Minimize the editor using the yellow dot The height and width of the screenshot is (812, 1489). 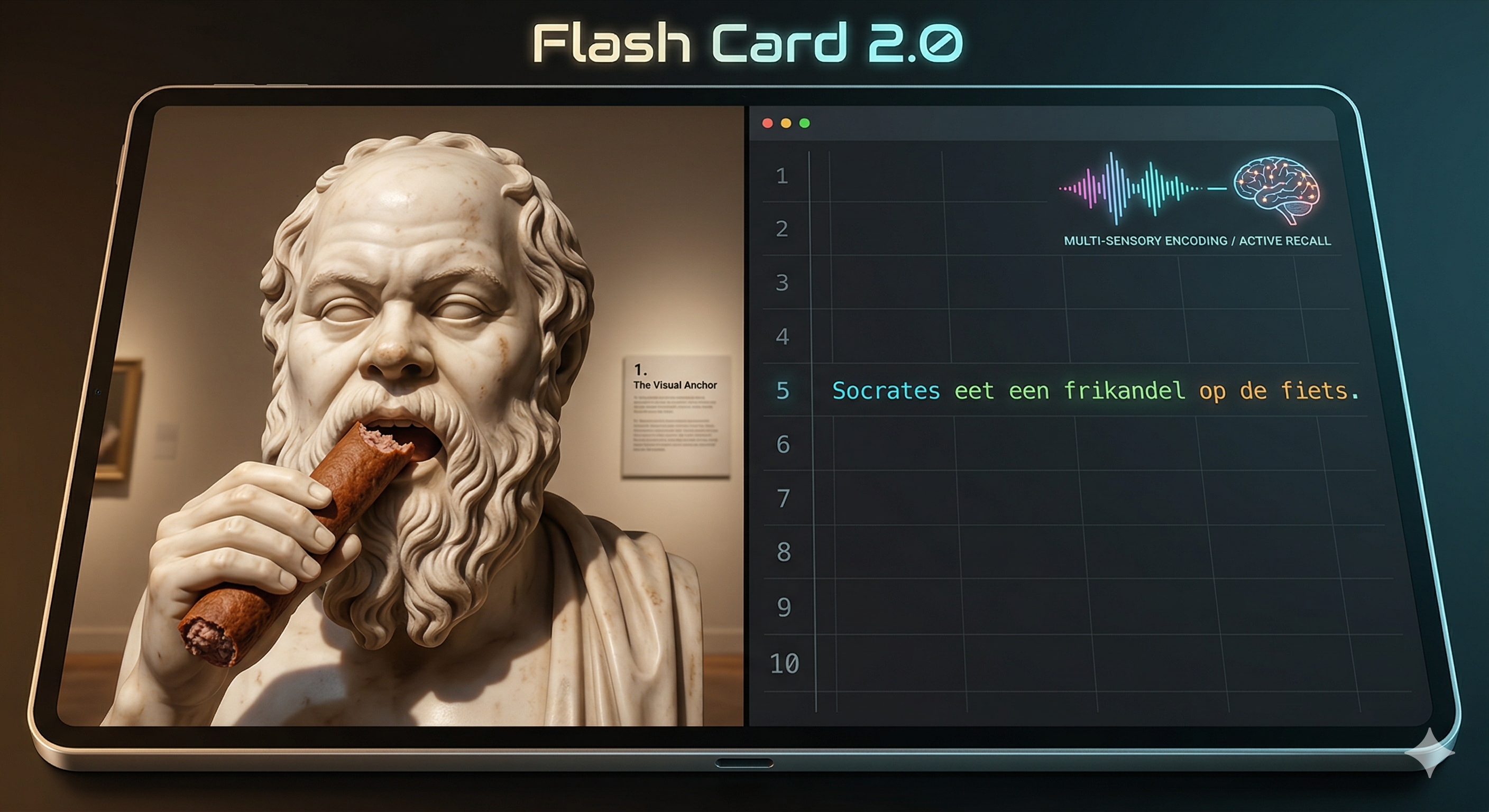(x=786, y=123)
